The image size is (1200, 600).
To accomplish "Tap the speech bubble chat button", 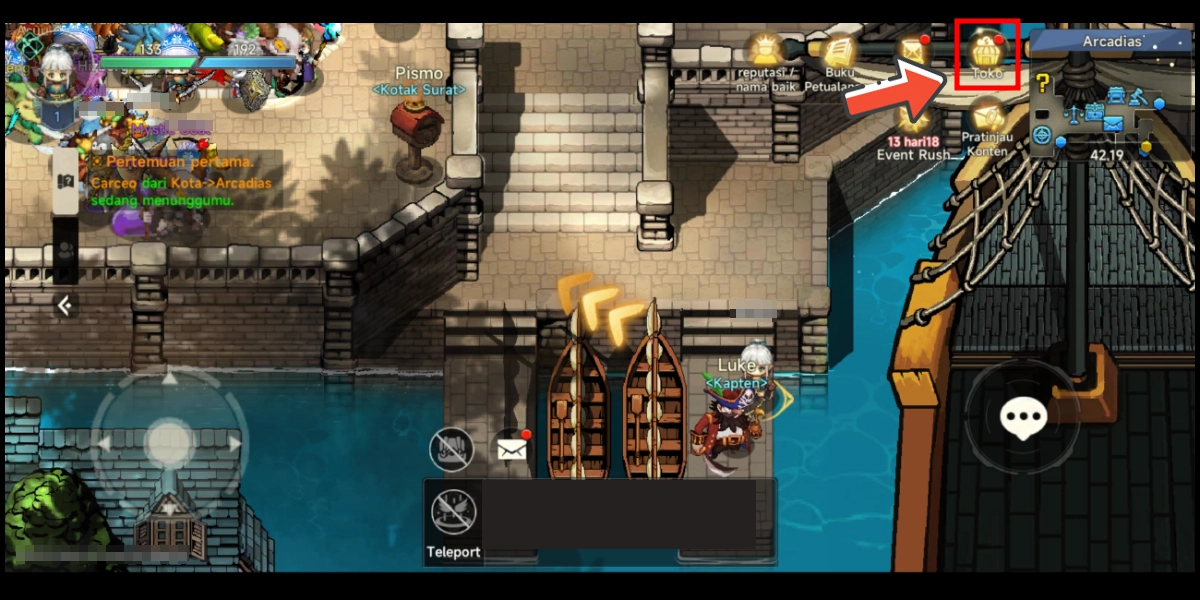I will point(1023,417).
